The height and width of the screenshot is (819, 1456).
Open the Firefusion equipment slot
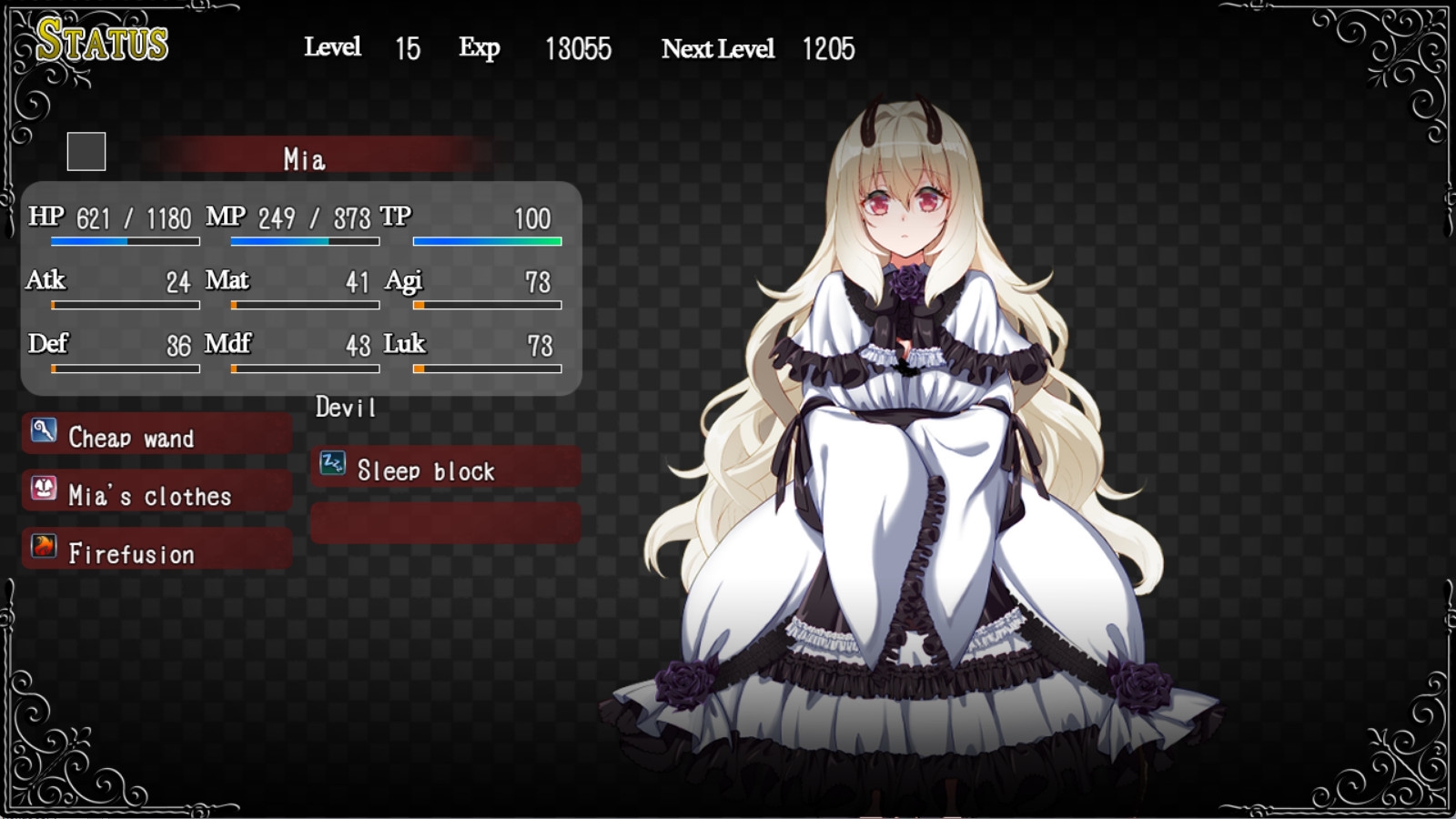point(157,552)
